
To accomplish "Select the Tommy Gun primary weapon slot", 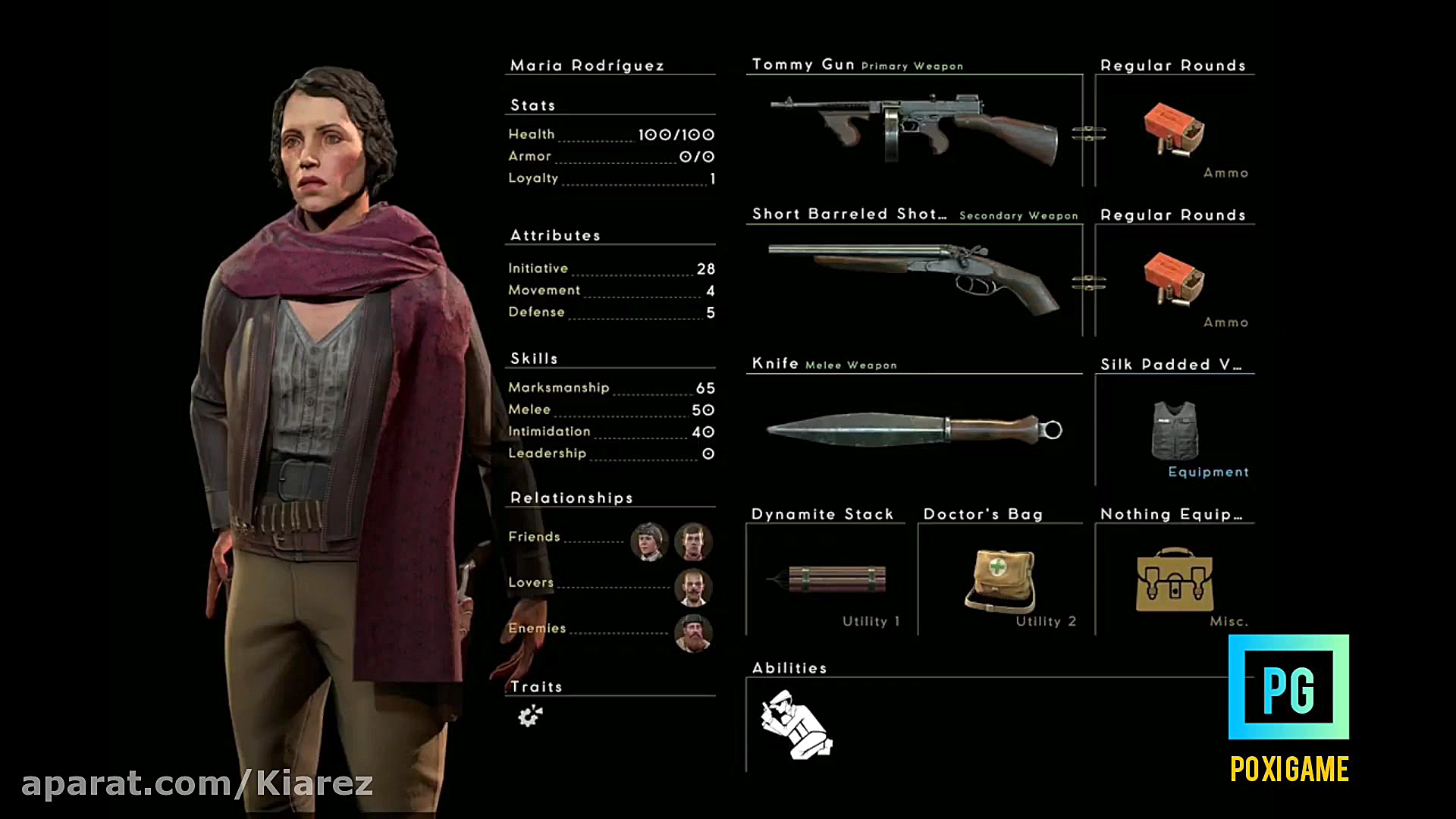I will (914, 130).
